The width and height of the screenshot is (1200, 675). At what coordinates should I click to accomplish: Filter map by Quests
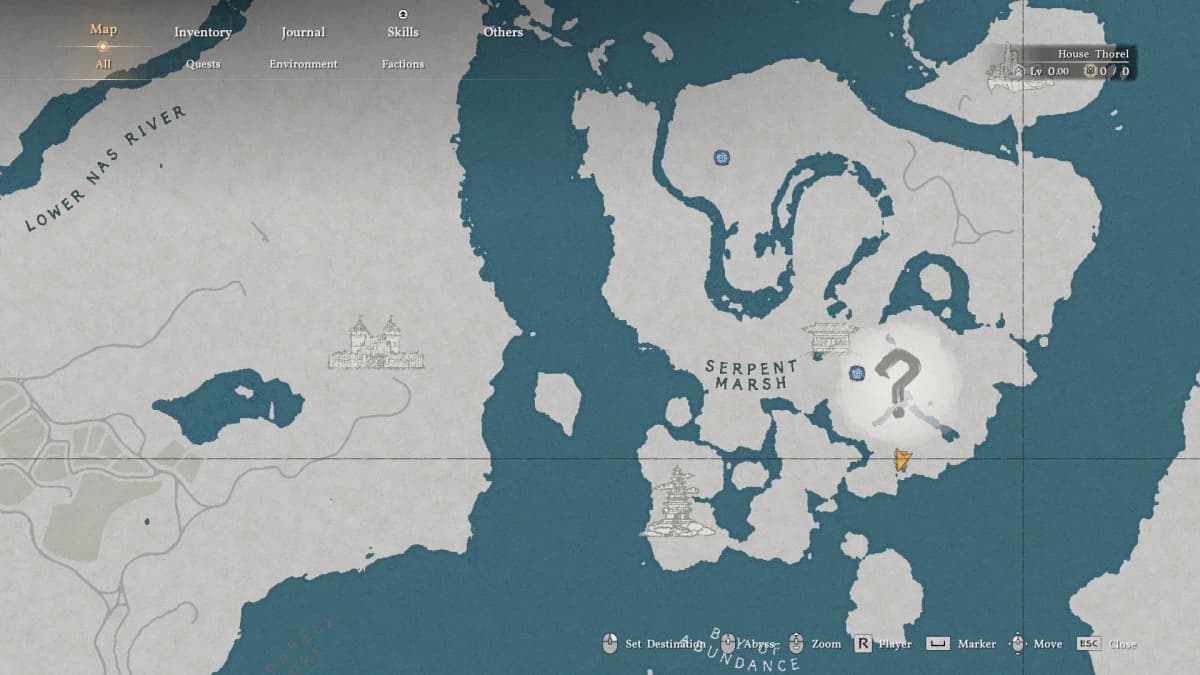tap(203, 64)
